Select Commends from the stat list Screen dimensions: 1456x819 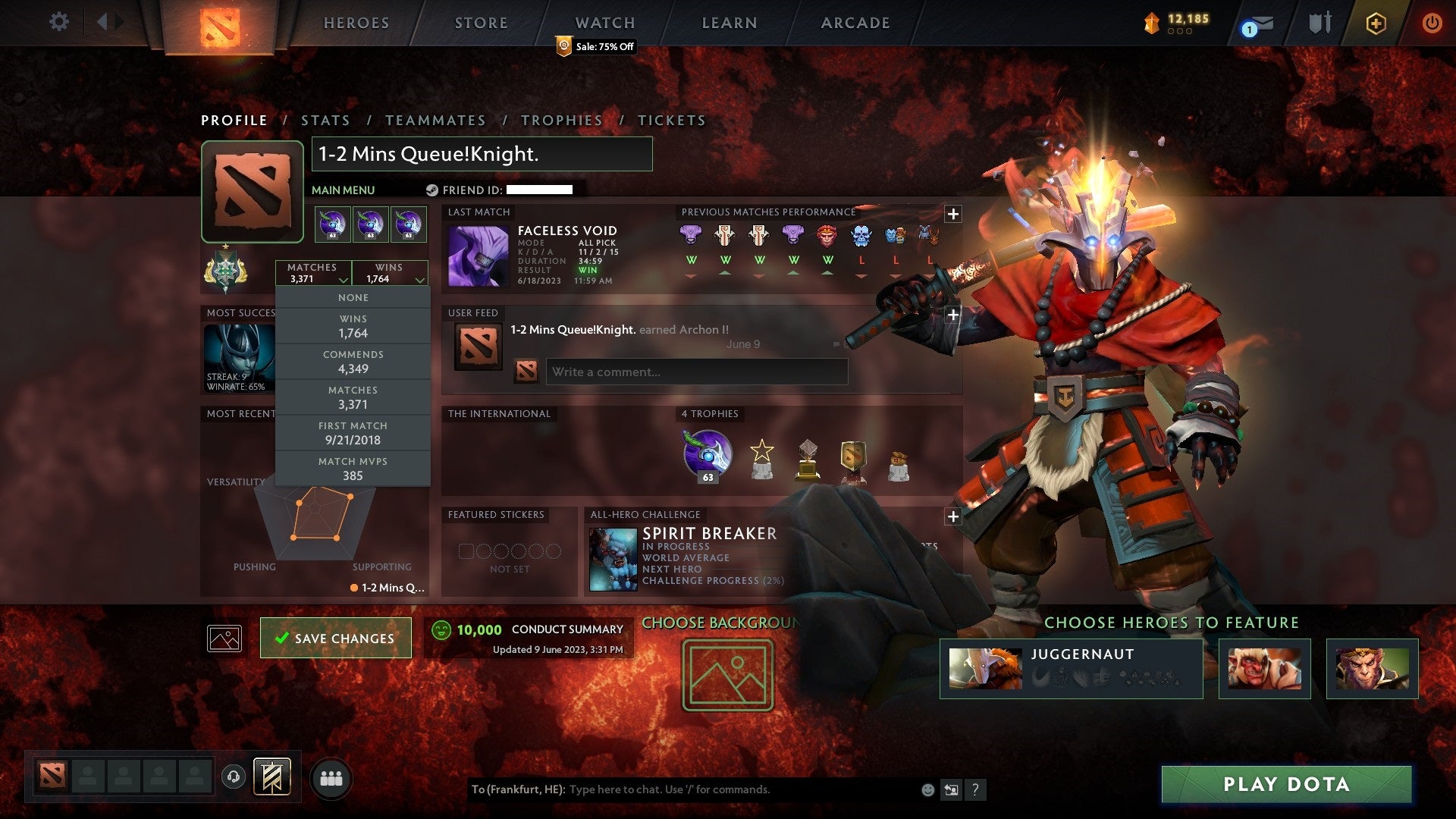click(353, 361)
